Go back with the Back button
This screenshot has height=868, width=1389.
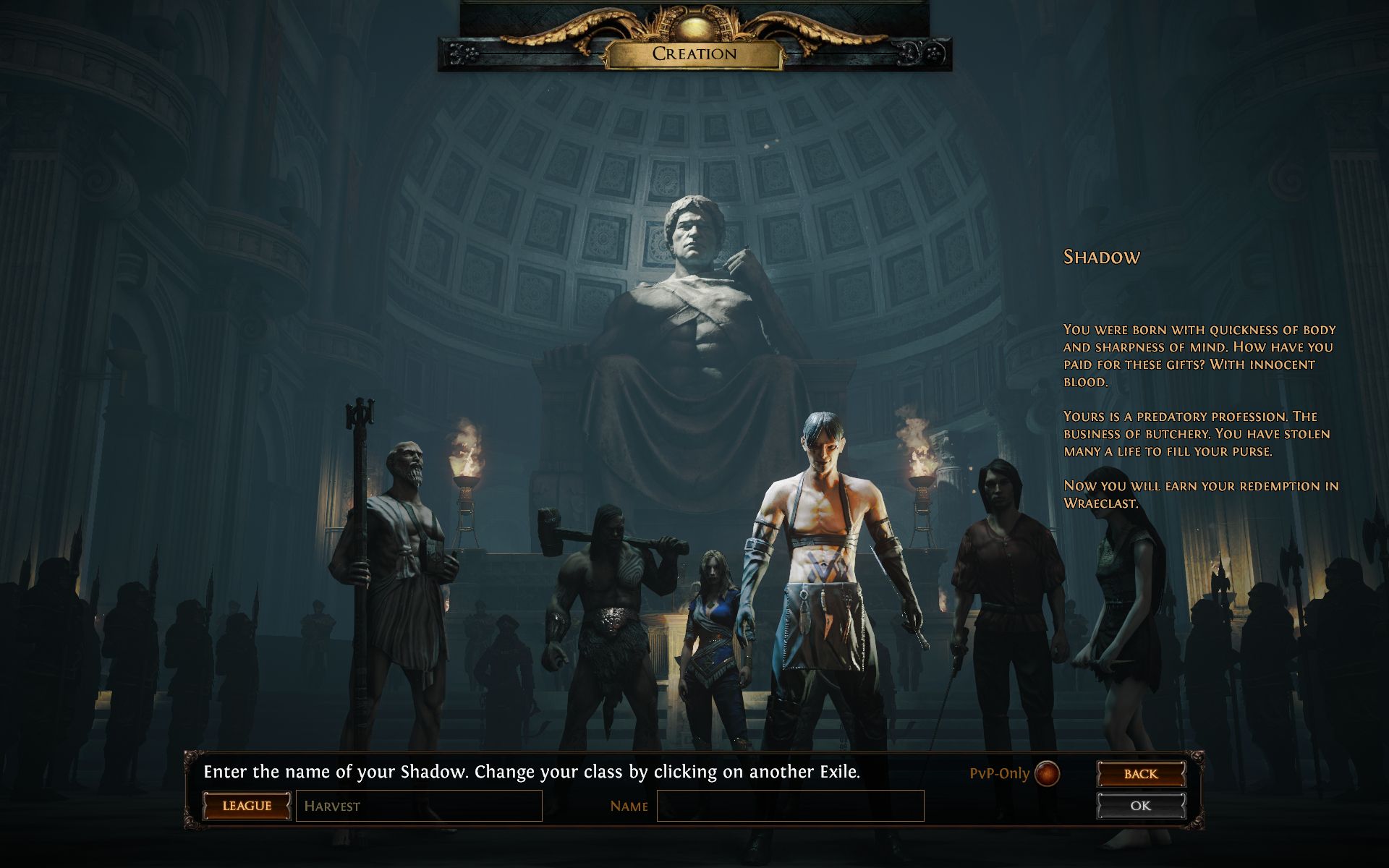click(x=1141, y=774)
